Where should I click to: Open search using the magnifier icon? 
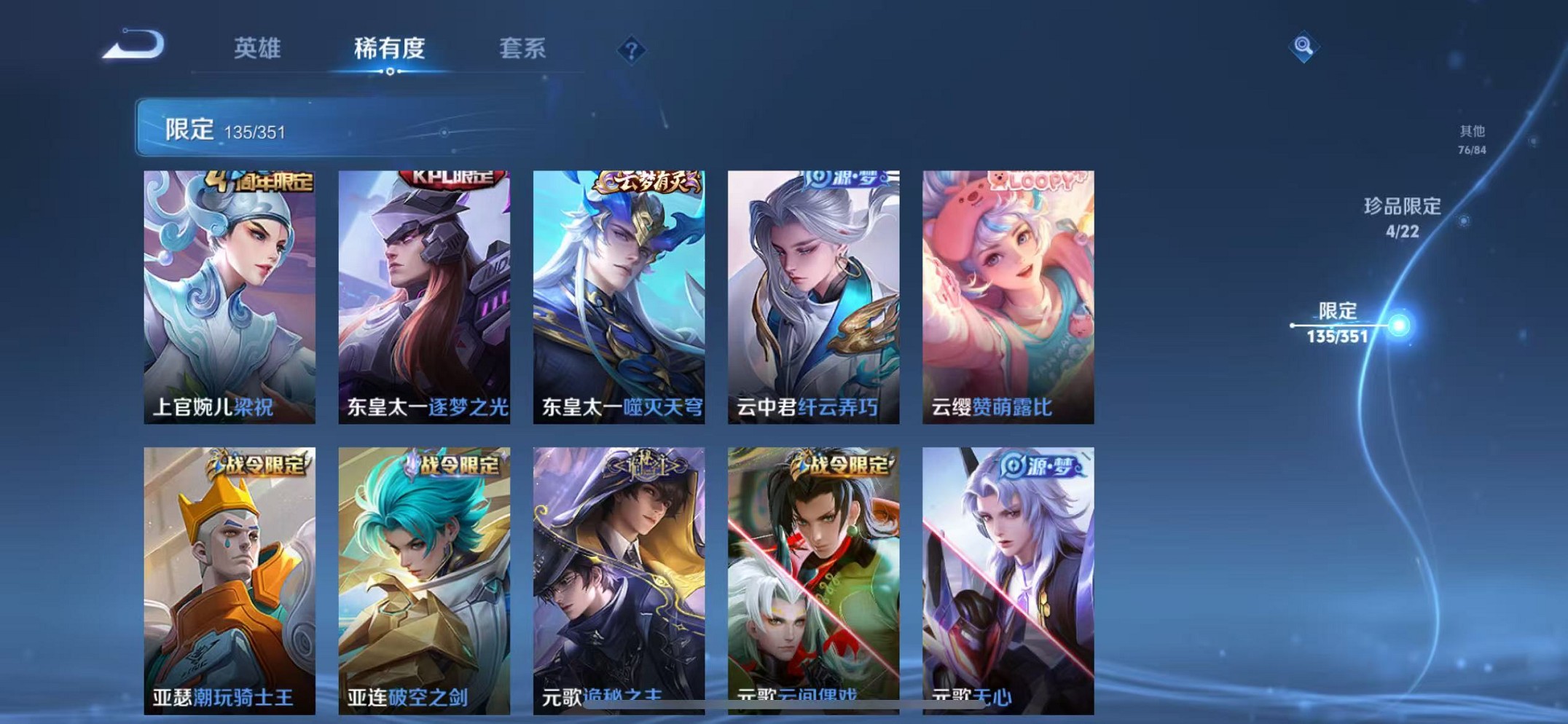[1304, 46]
